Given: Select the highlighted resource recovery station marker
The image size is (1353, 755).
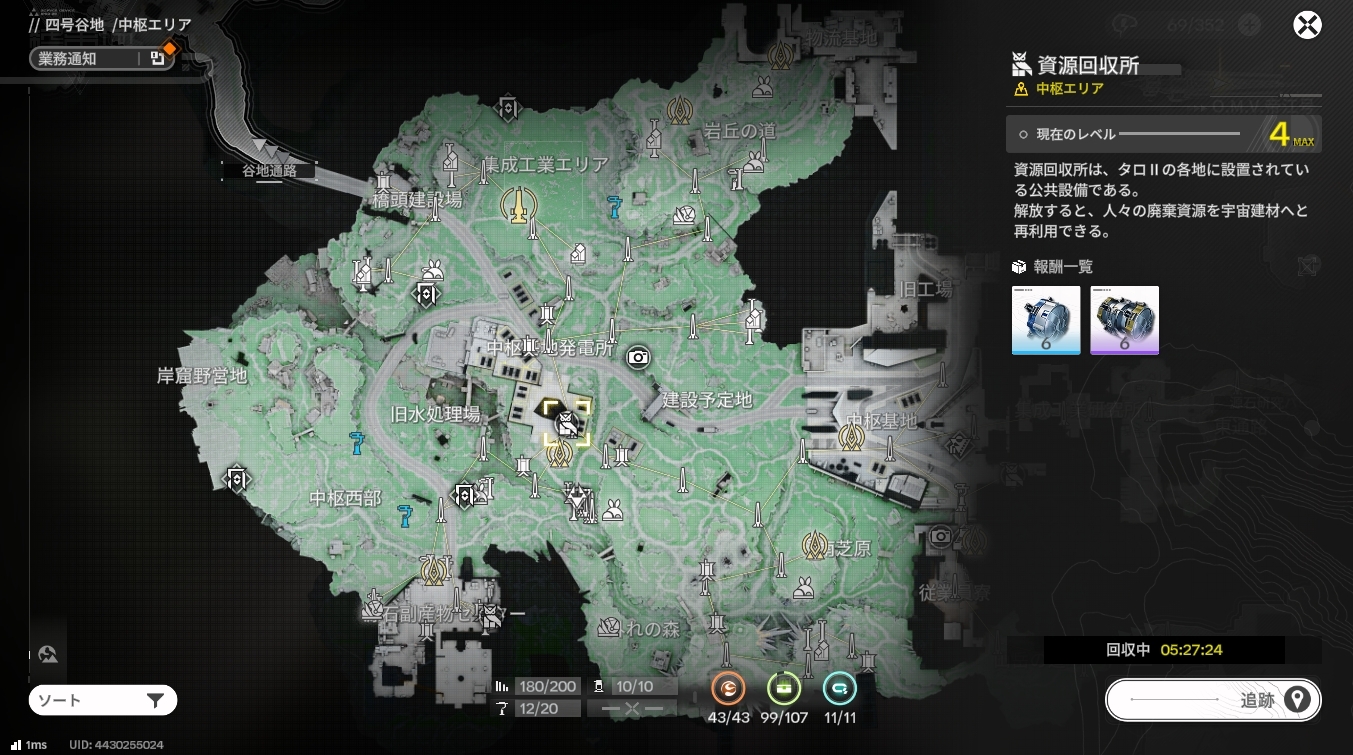Looking at the screenshot, I should tap(566, 422).
